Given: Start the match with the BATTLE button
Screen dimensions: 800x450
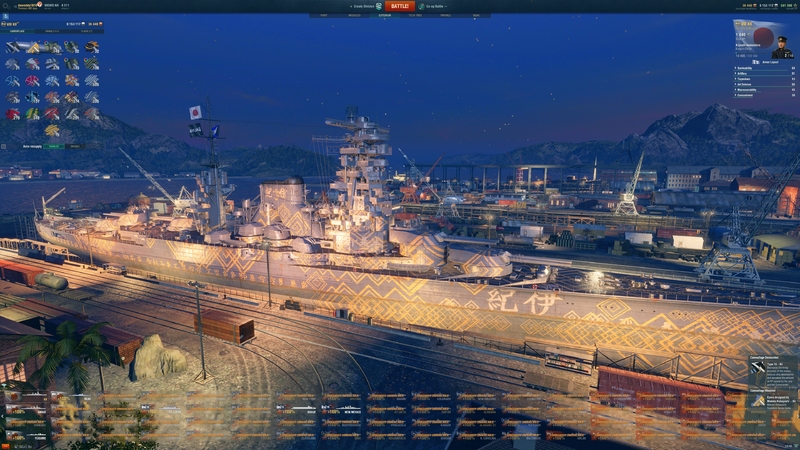Looking at the screenshot, I should pos(399,6).
